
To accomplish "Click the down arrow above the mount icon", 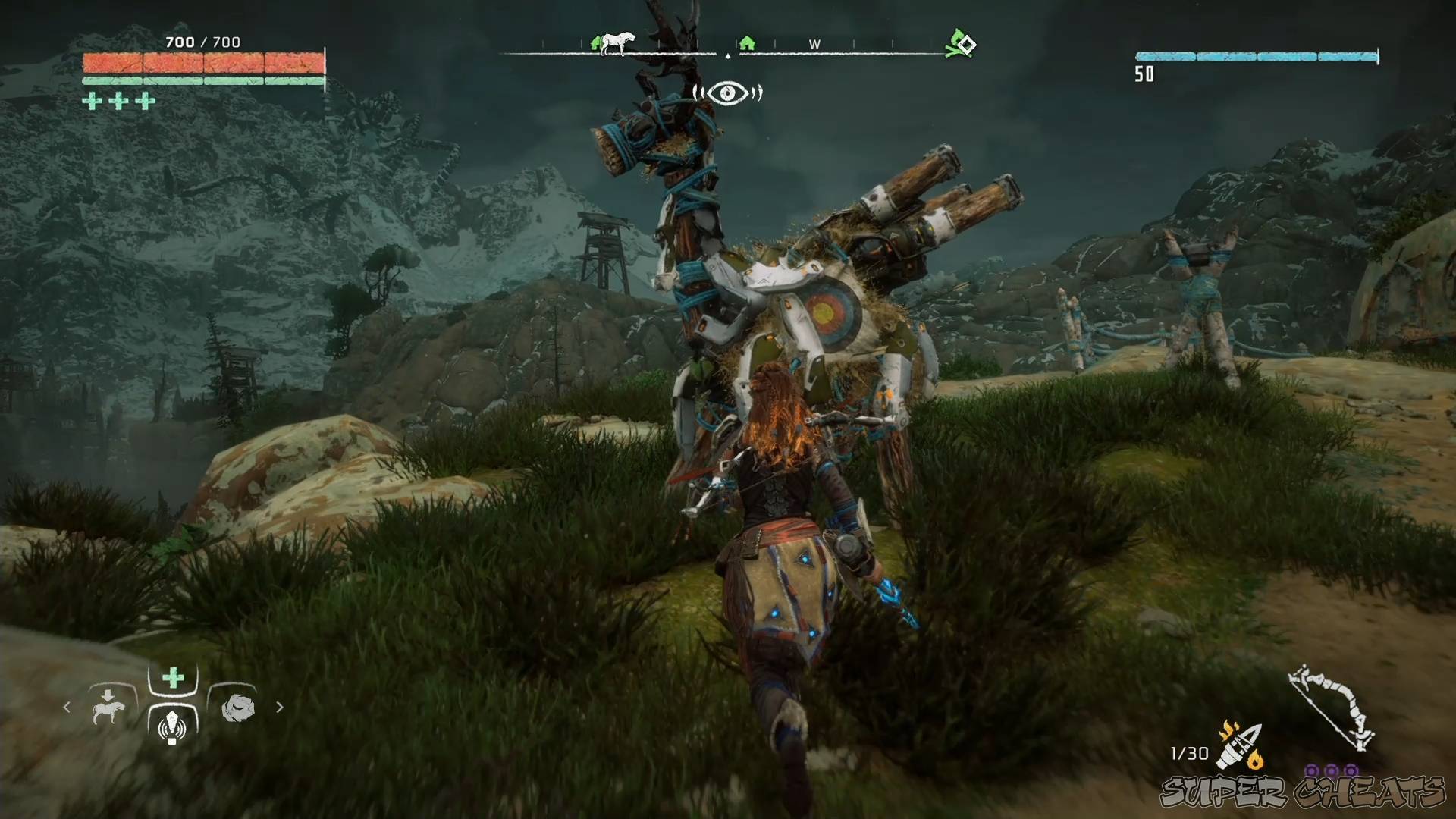I will coord(108,695).
